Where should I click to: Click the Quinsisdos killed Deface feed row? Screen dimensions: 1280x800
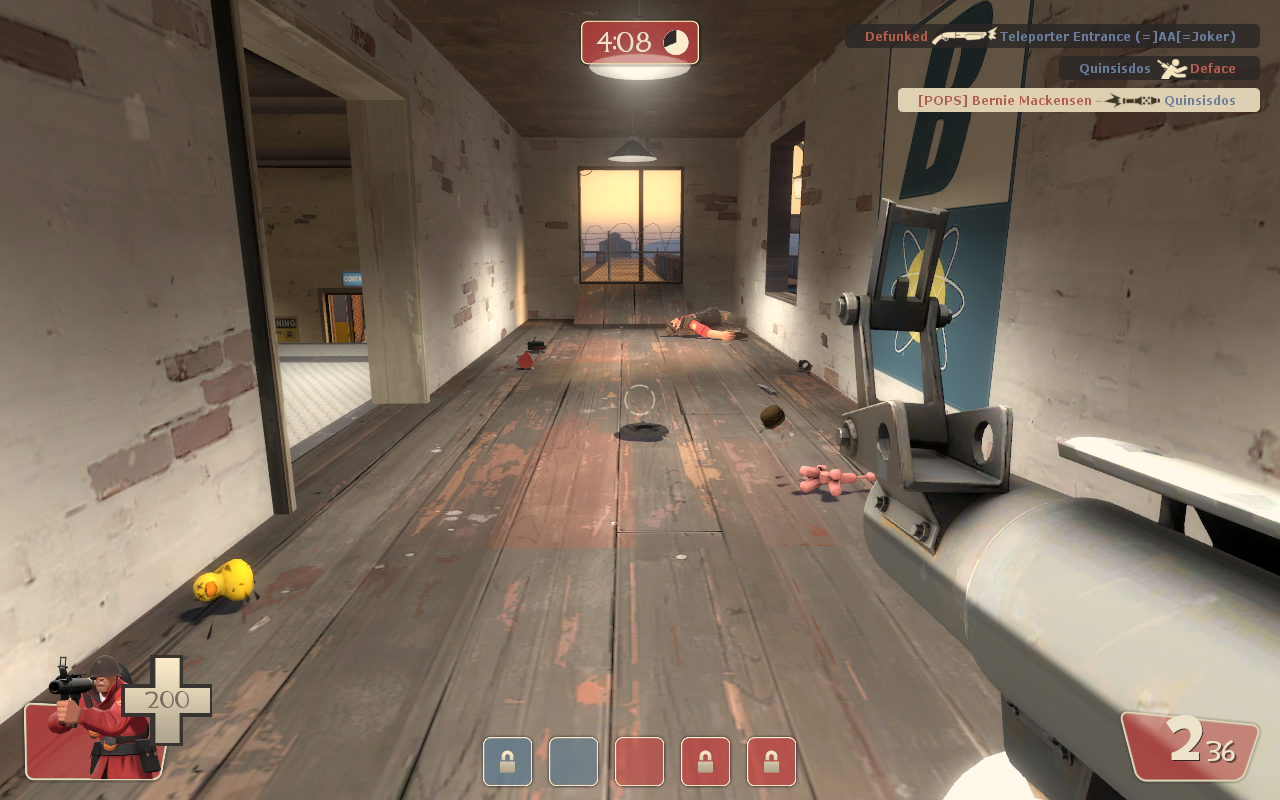(1158, 69)
